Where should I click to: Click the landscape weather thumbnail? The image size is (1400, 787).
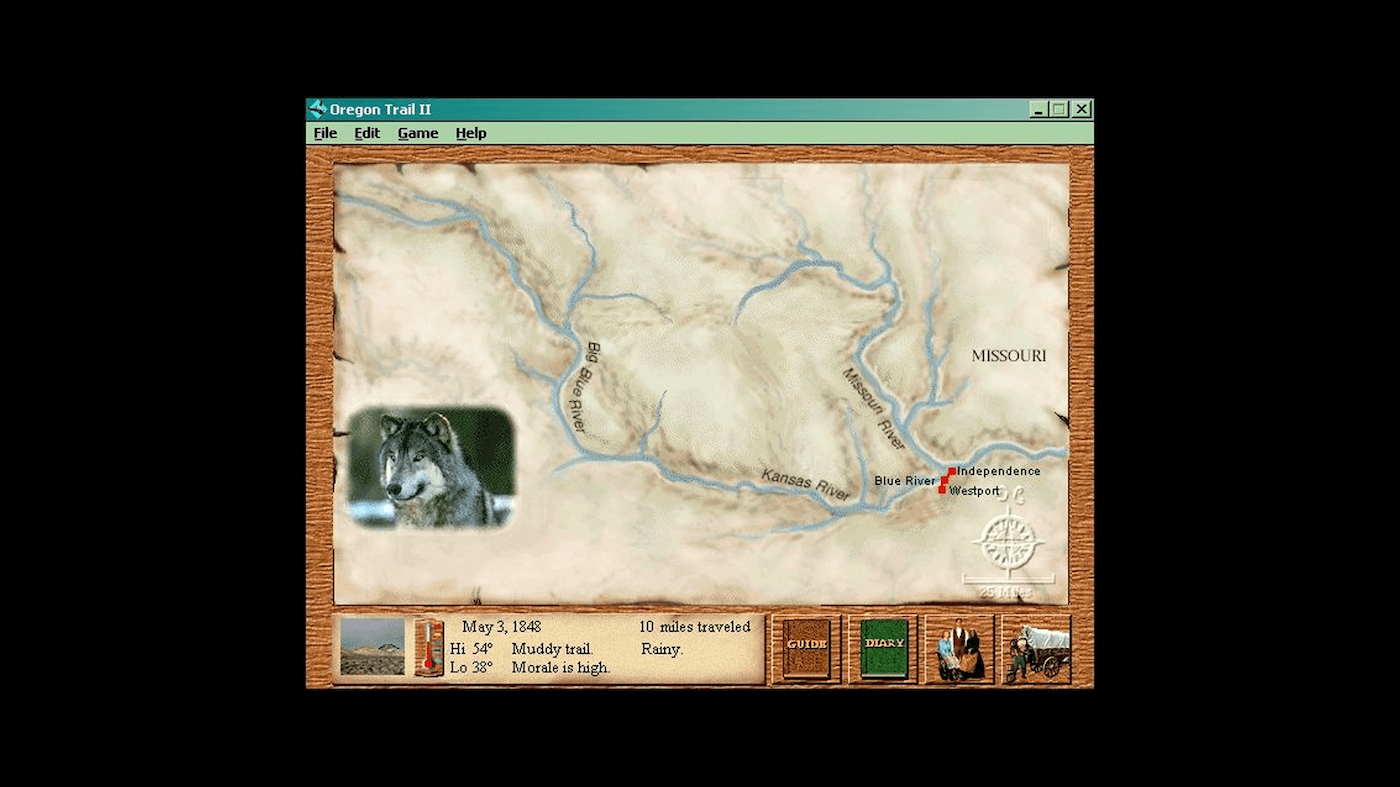pyautogui.click(x=371, y=648)
